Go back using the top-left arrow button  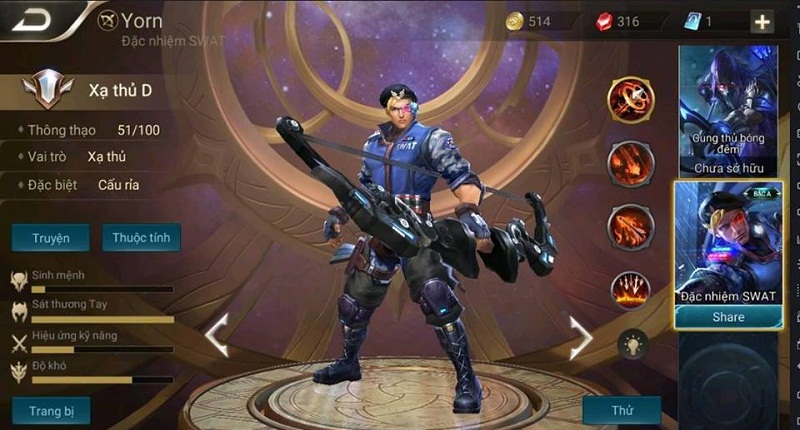pos(38,20)
